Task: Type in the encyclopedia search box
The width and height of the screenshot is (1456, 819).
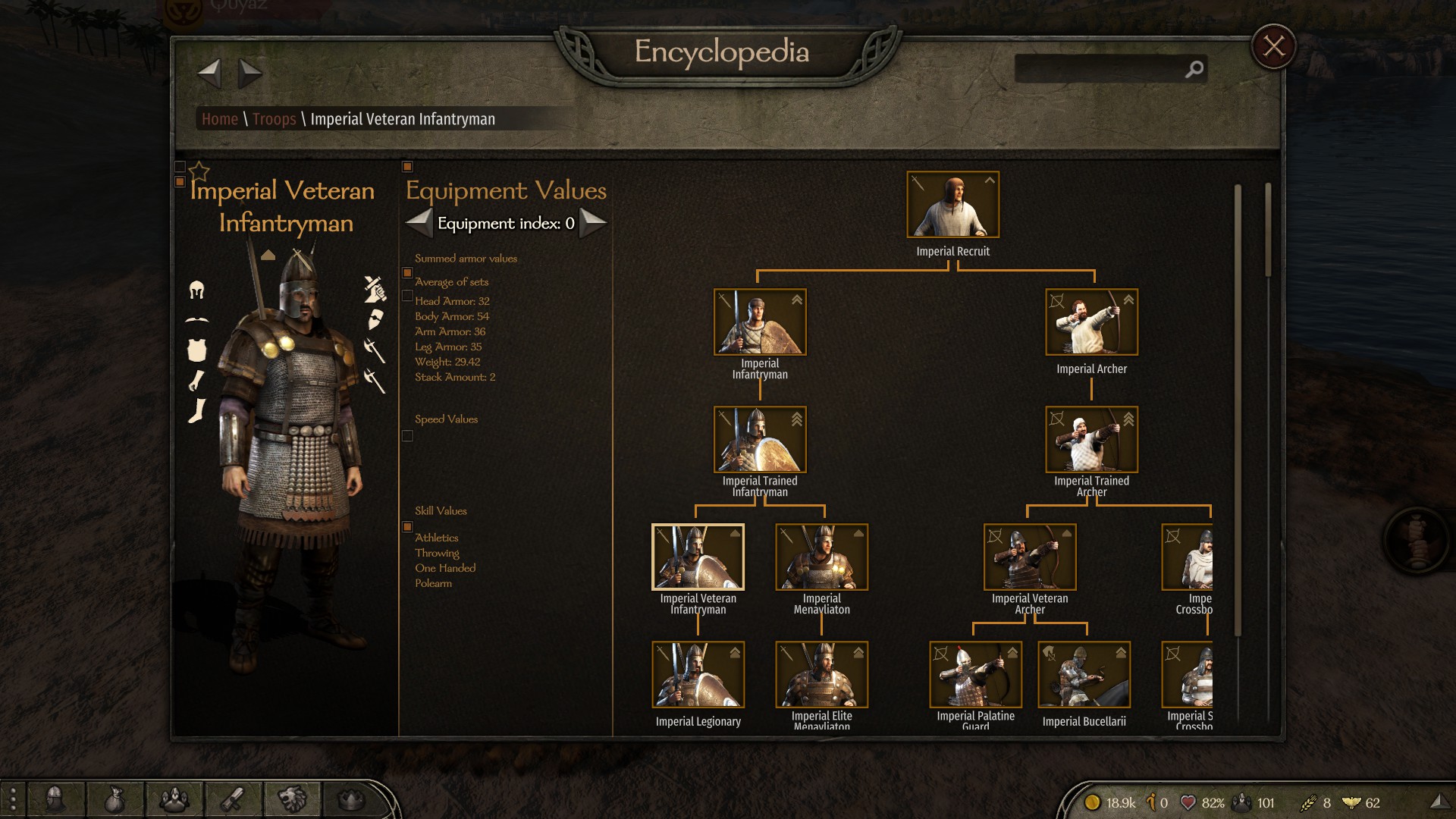Action: 1100,69
